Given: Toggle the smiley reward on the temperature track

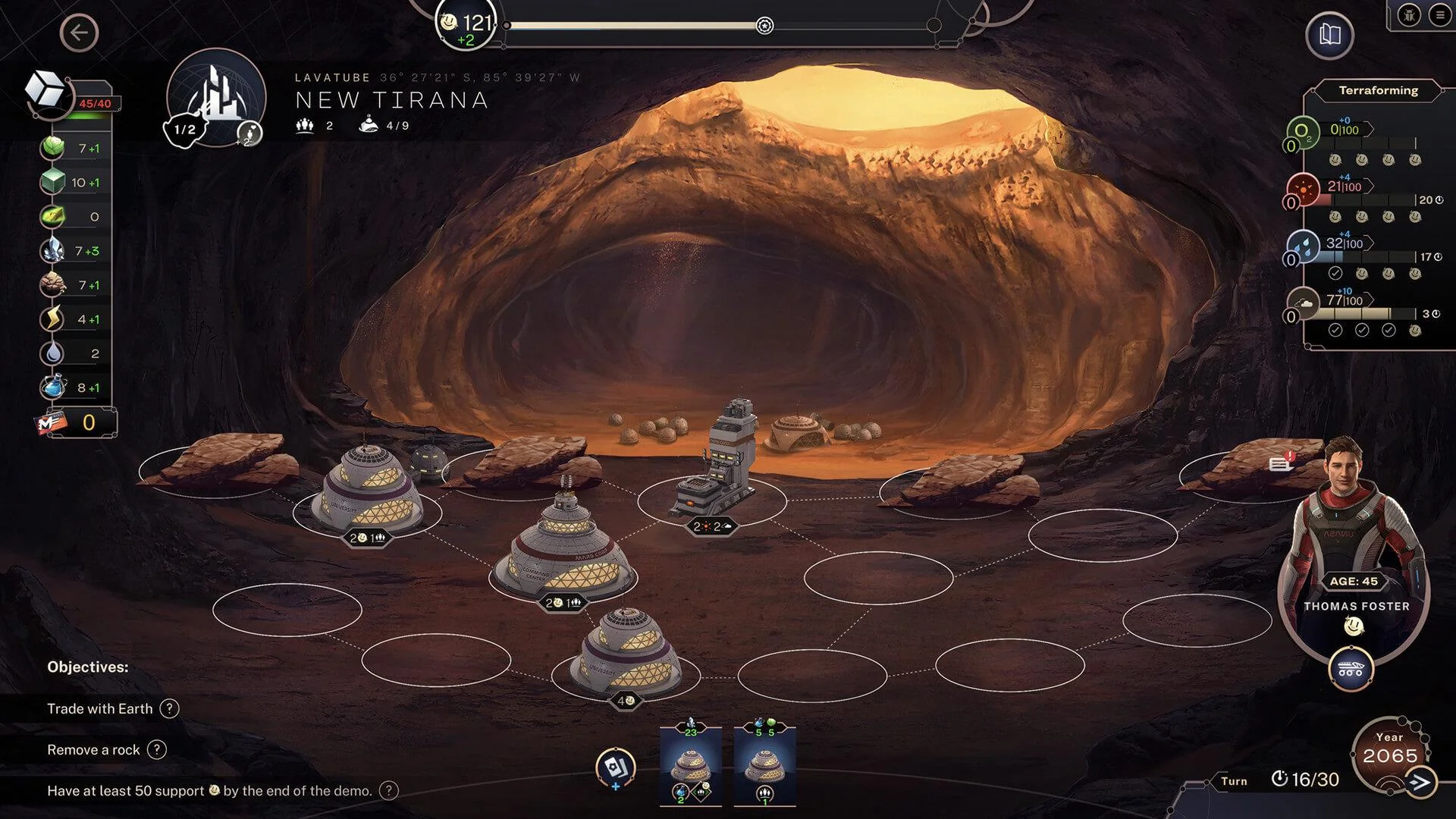Looking at the screenshot, I should pyautogui.click(x=1335, y=217).
